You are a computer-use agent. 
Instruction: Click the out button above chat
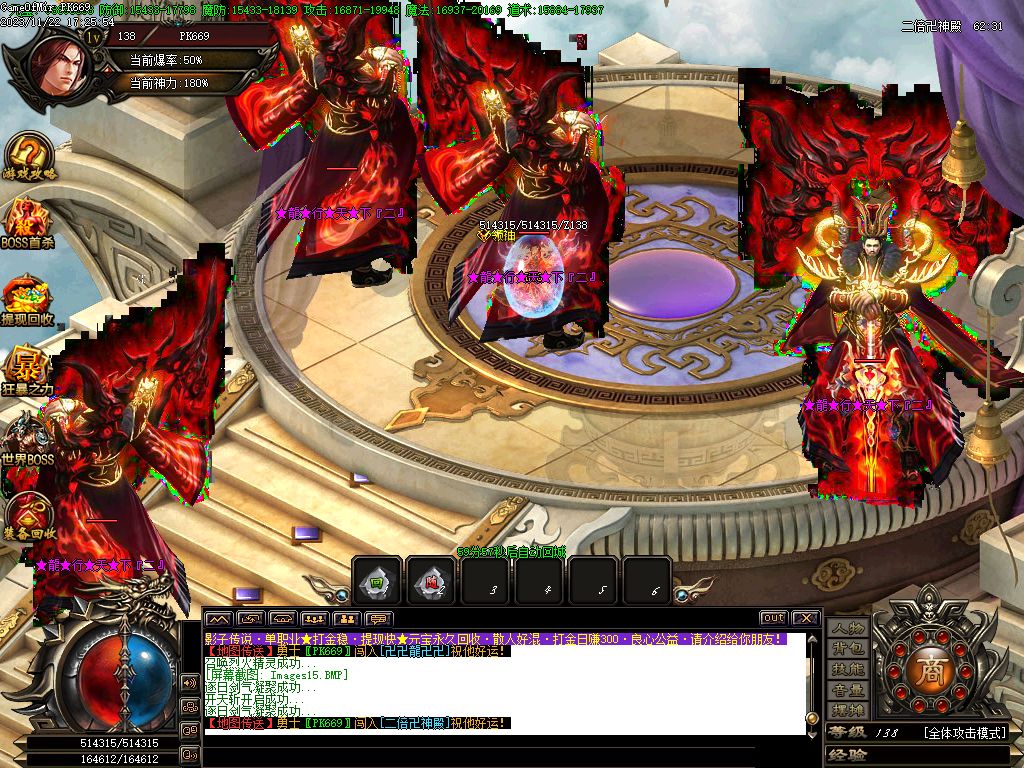point(773,618)
